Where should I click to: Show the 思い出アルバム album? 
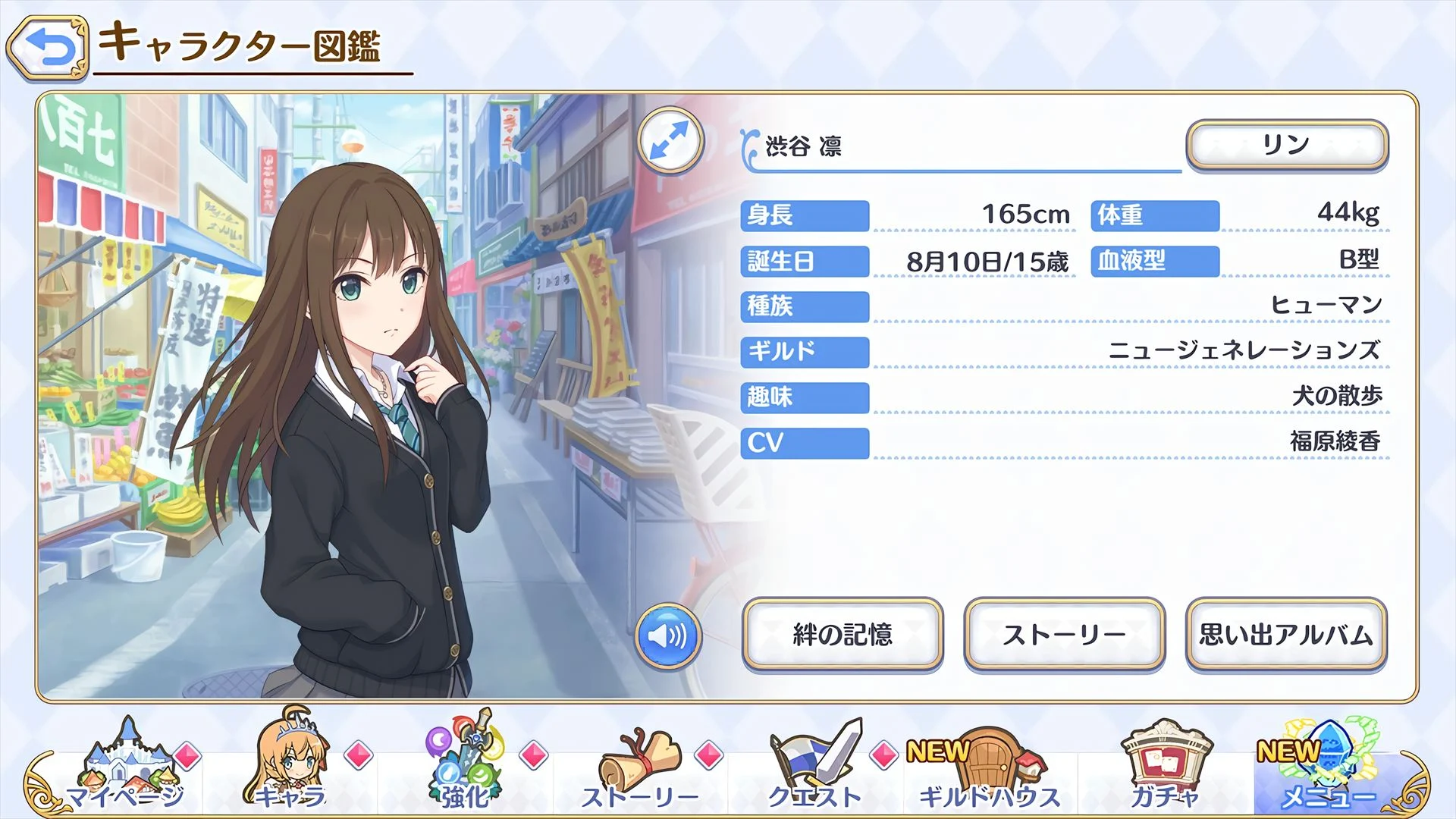[x=1286, y=635]
